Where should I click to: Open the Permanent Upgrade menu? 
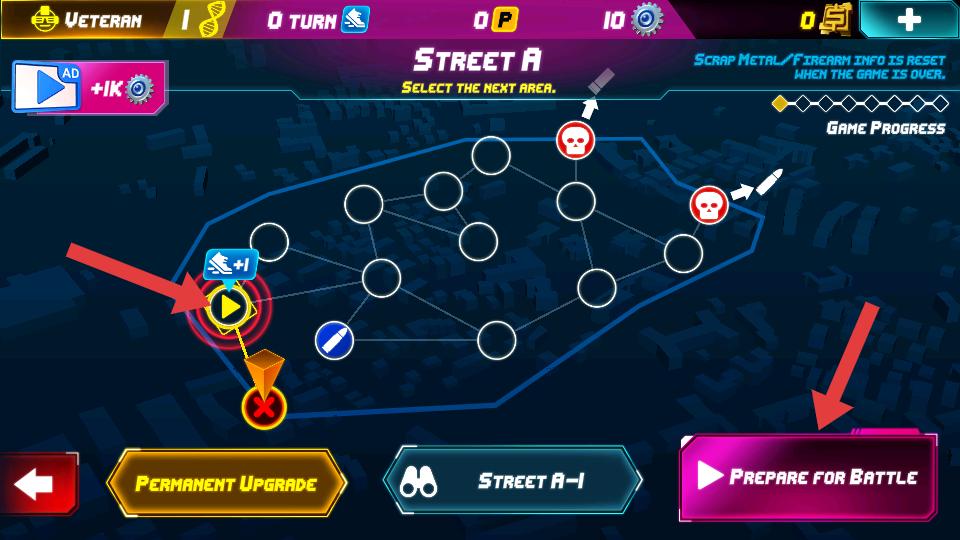pos(226,484)
